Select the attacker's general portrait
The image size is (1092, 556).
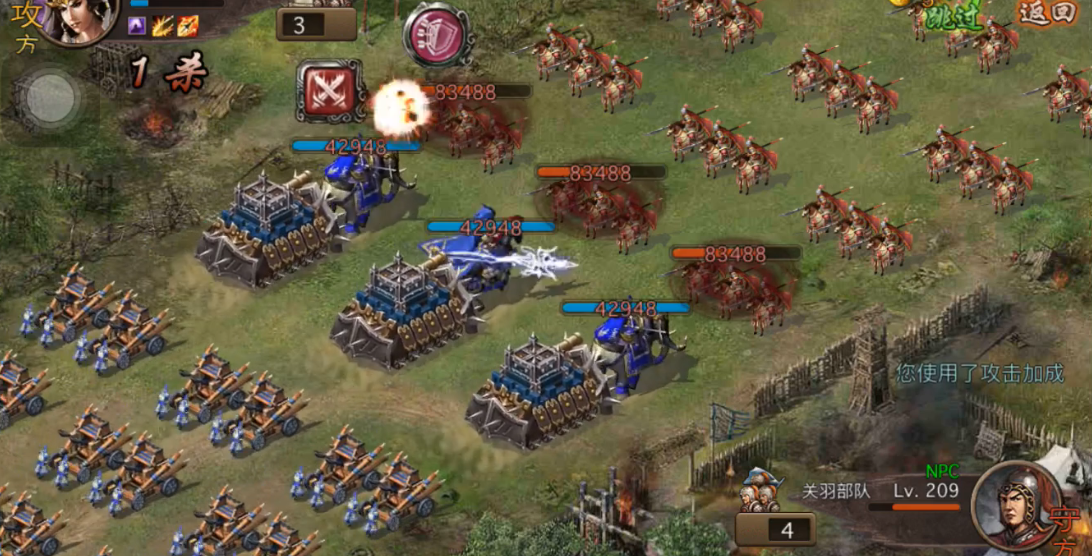[78, 19]
